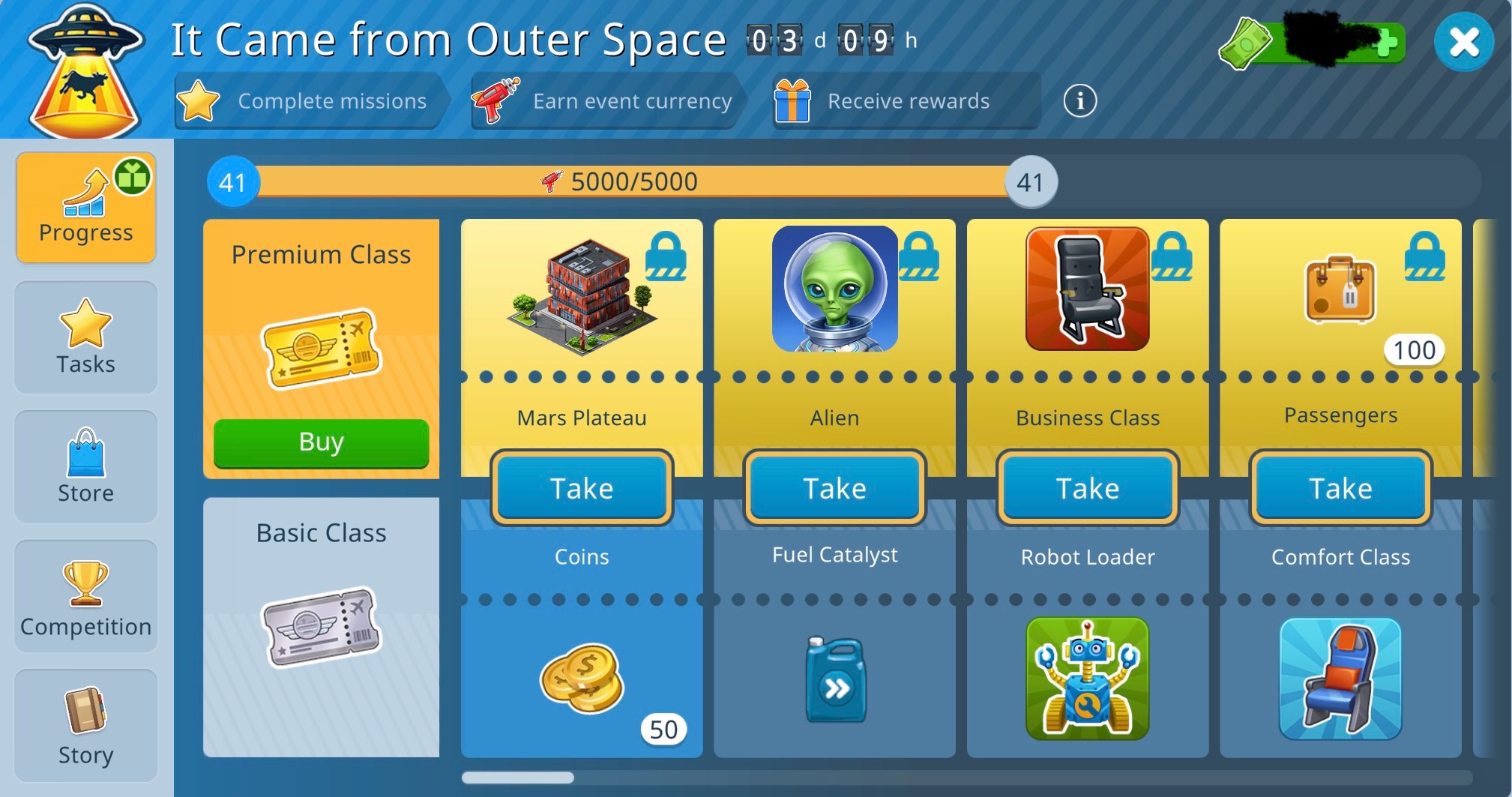Add more cash with the green plus

(x=1386, y=43)
